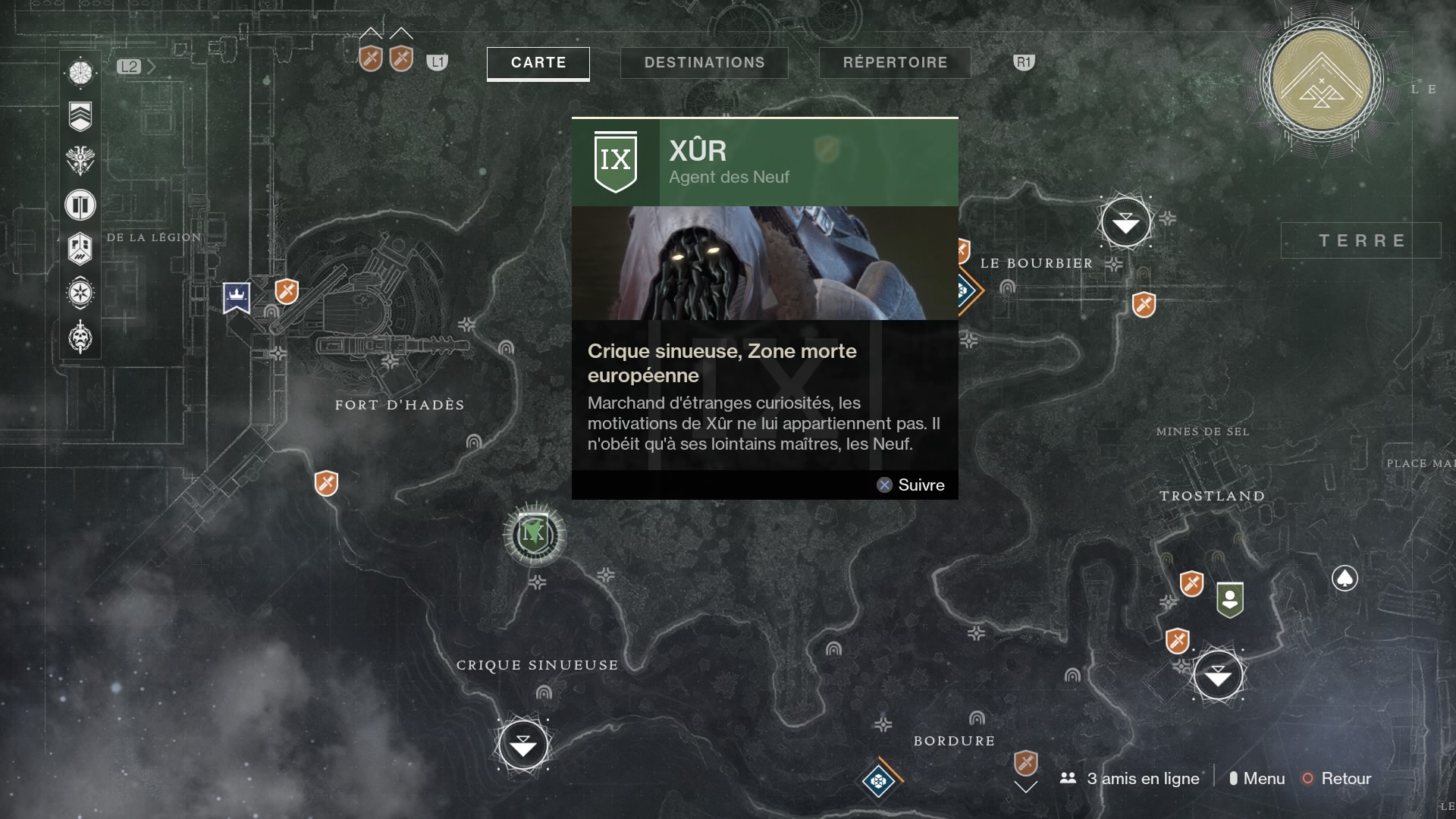Open the golden Director emblem
The image size is (1456, 819).
tap(1322, 80)
